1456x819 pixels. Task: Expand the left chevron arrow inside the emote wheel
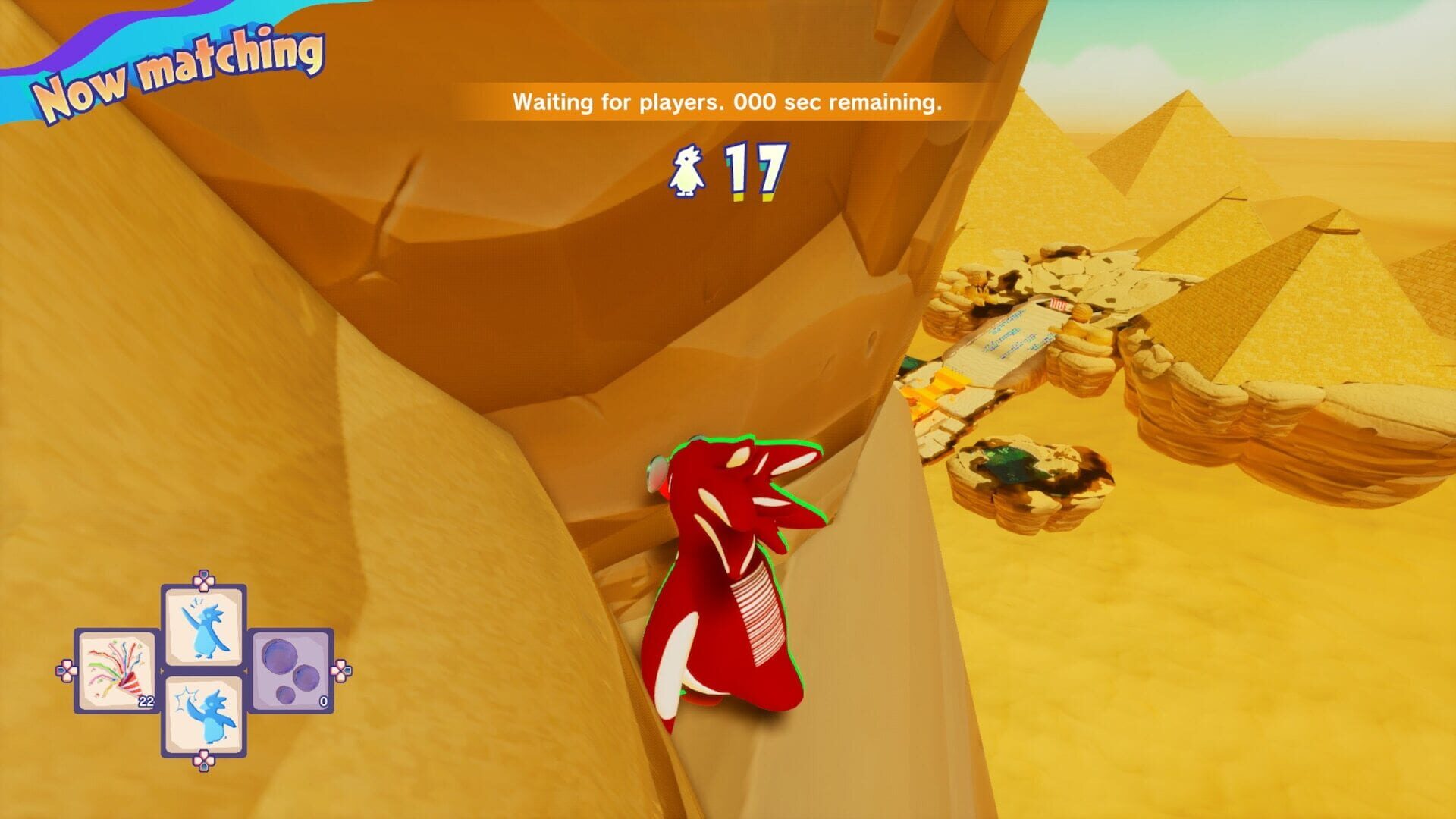(x=162, y=670)
